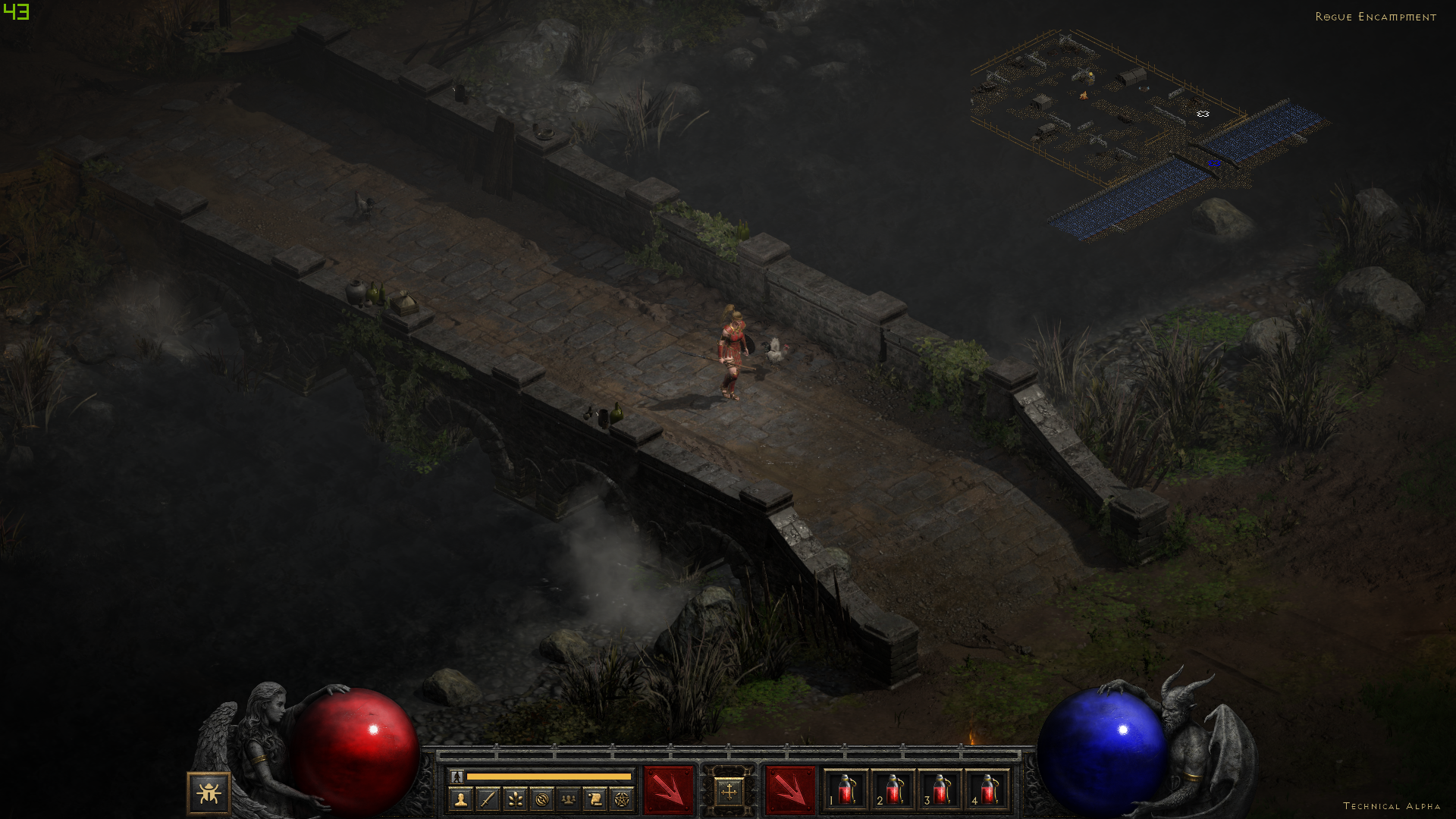Open the party screen icon
This screenshot has height=819, width=1456.
click(568, 799)
